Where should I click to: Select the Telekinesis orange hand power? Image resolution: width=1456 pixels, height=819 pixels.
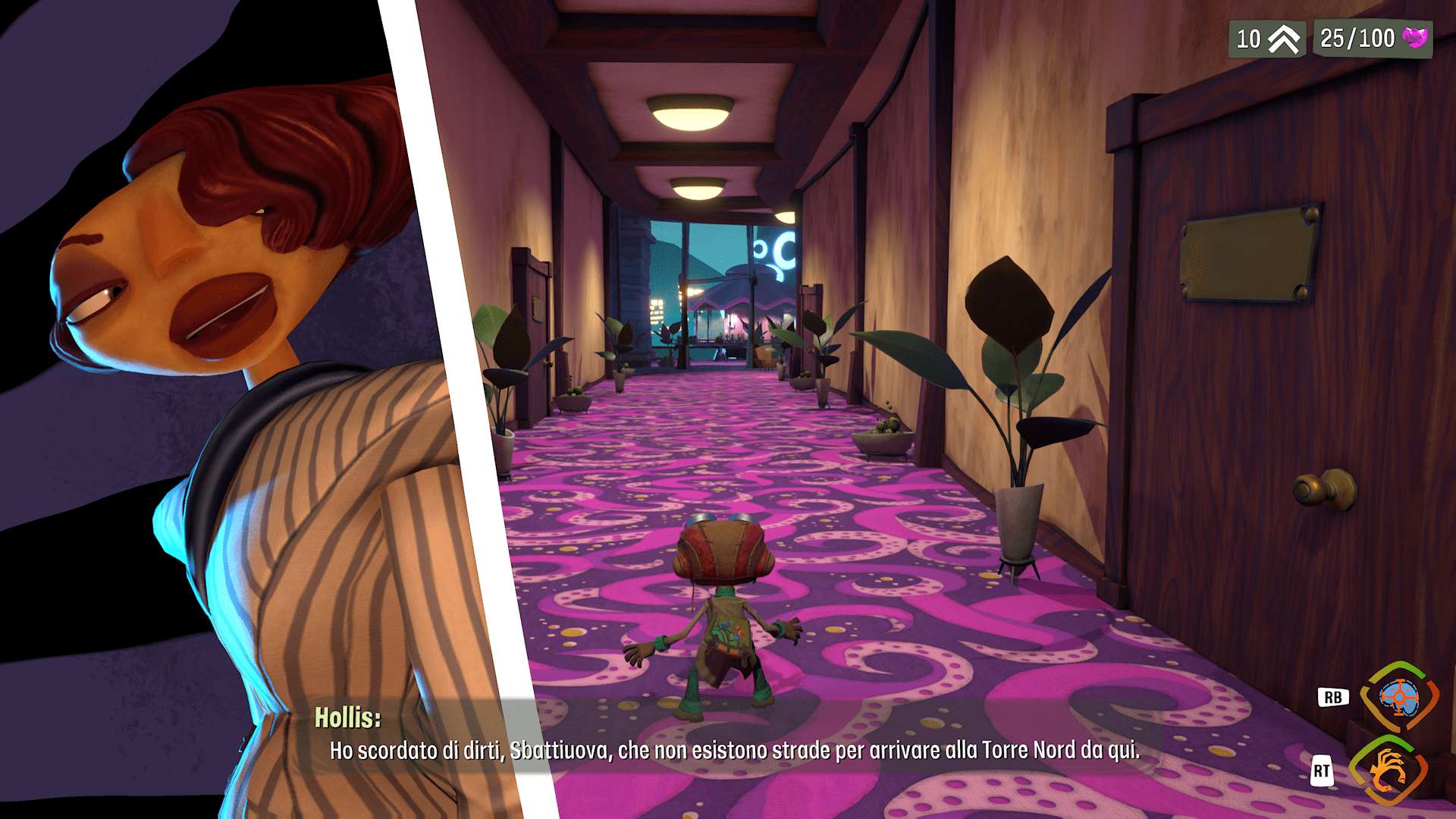[1389, 771]
